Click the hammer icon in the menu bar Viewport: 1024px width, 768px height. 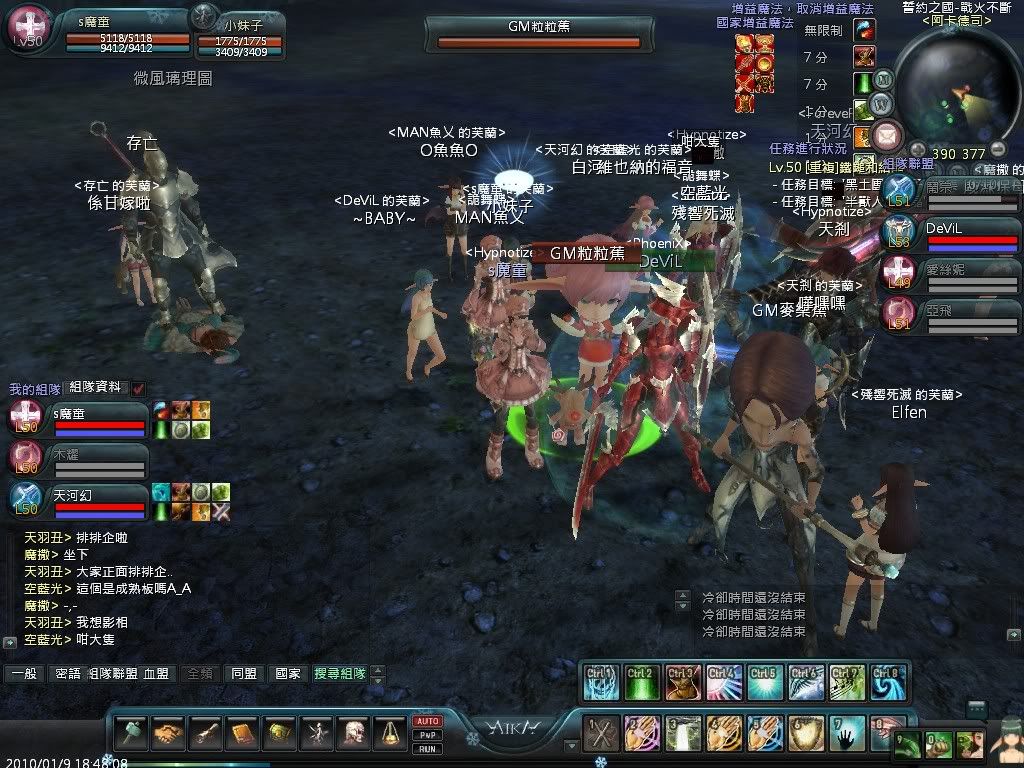132,734
